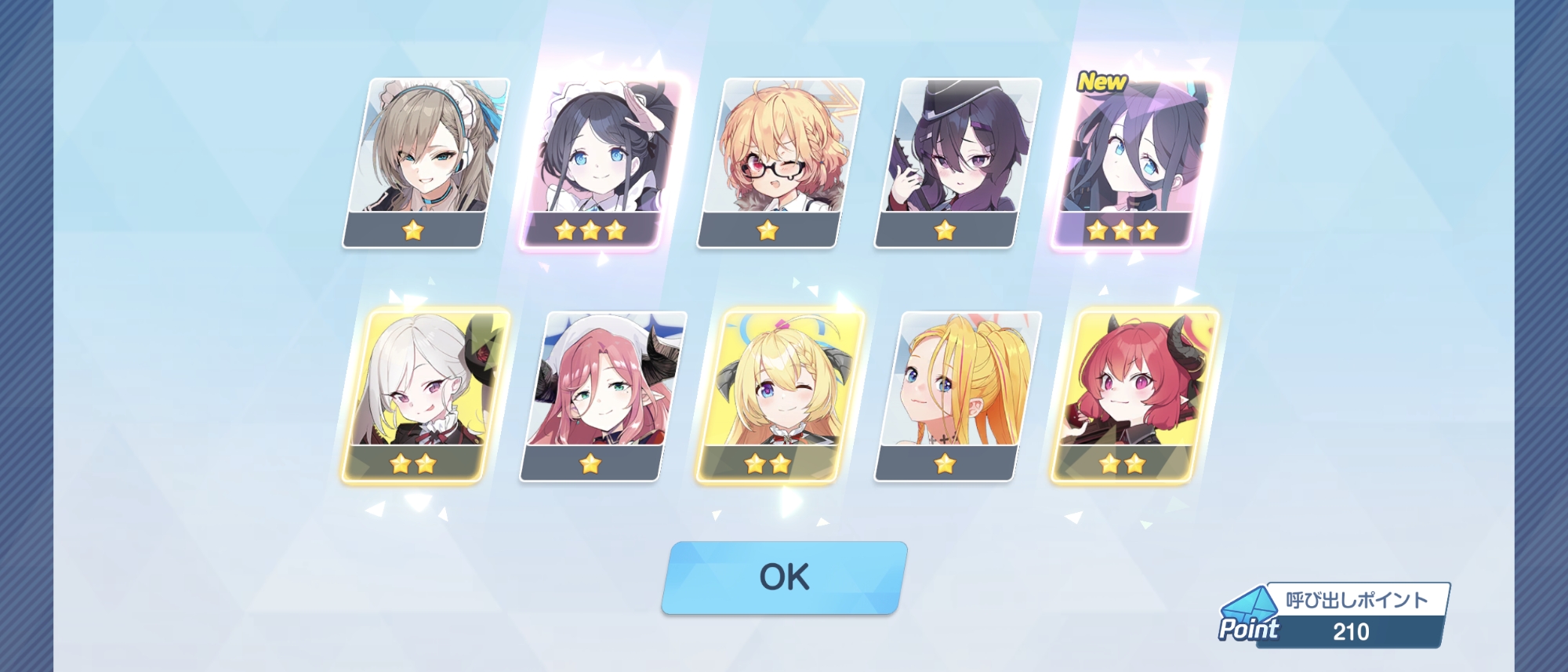Choose the pink-haired horned girl card
This screenshot has width=1568, height=672.
(601, 396)
